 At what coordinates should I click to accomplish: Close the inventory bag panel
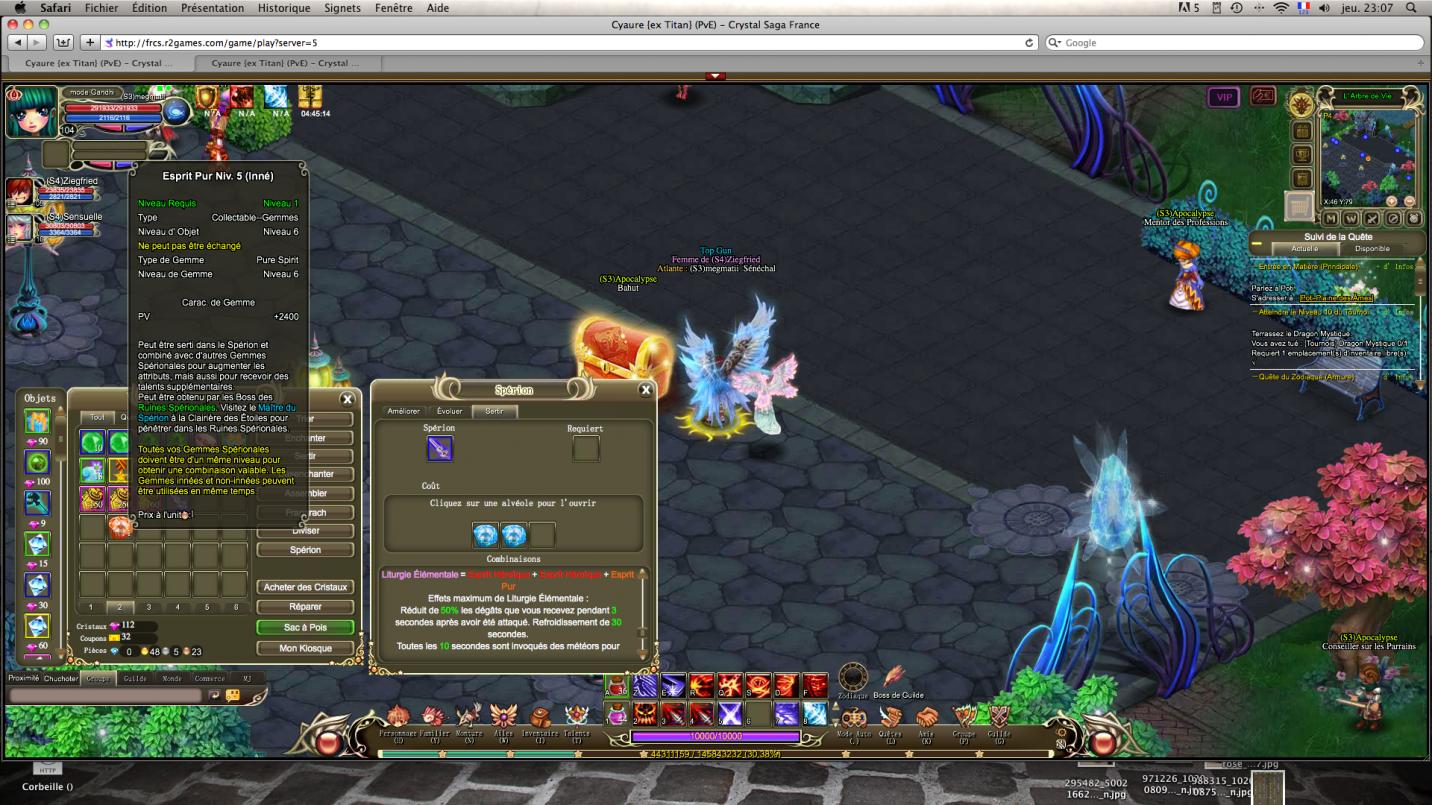coord(347,399)
